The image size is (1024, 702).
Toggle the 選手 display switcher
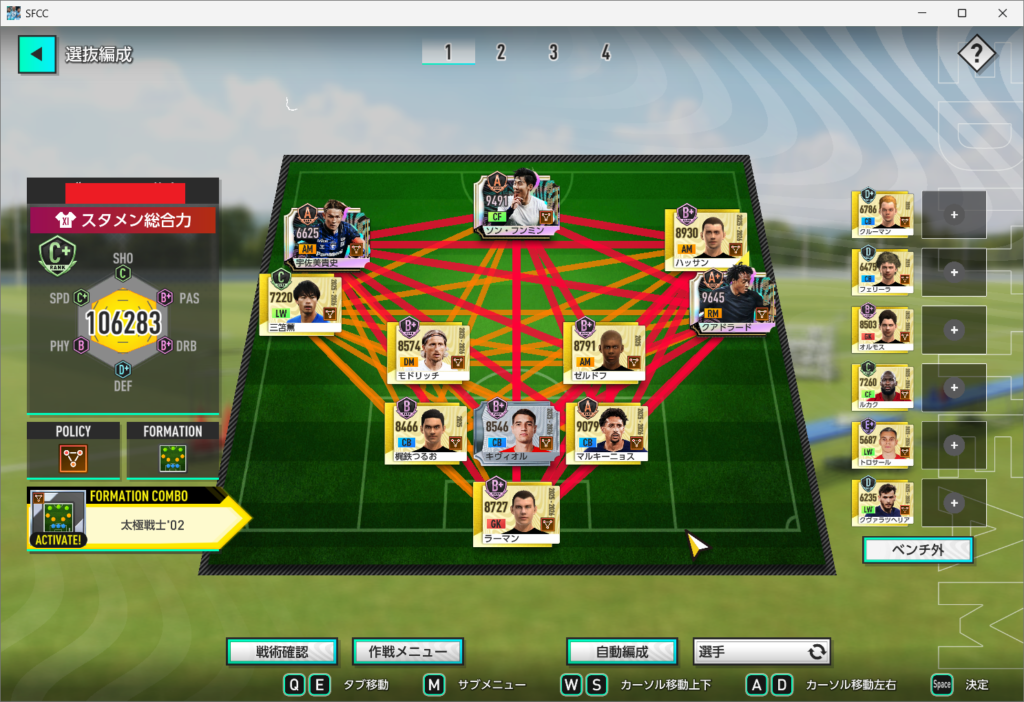pyautogui.click(x=762, y=652)
